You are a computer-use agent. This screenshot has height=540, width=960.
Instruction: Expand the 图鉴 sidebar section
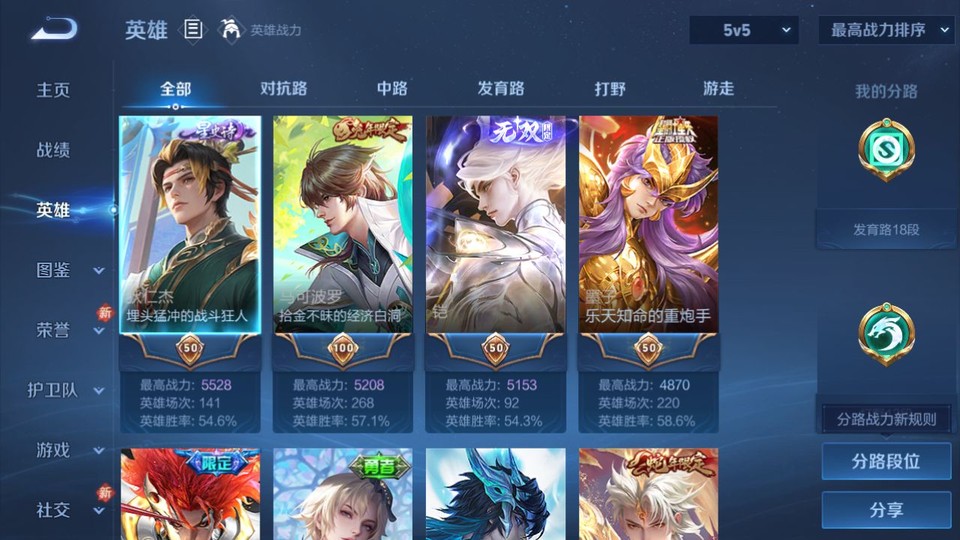pos(68,270)
